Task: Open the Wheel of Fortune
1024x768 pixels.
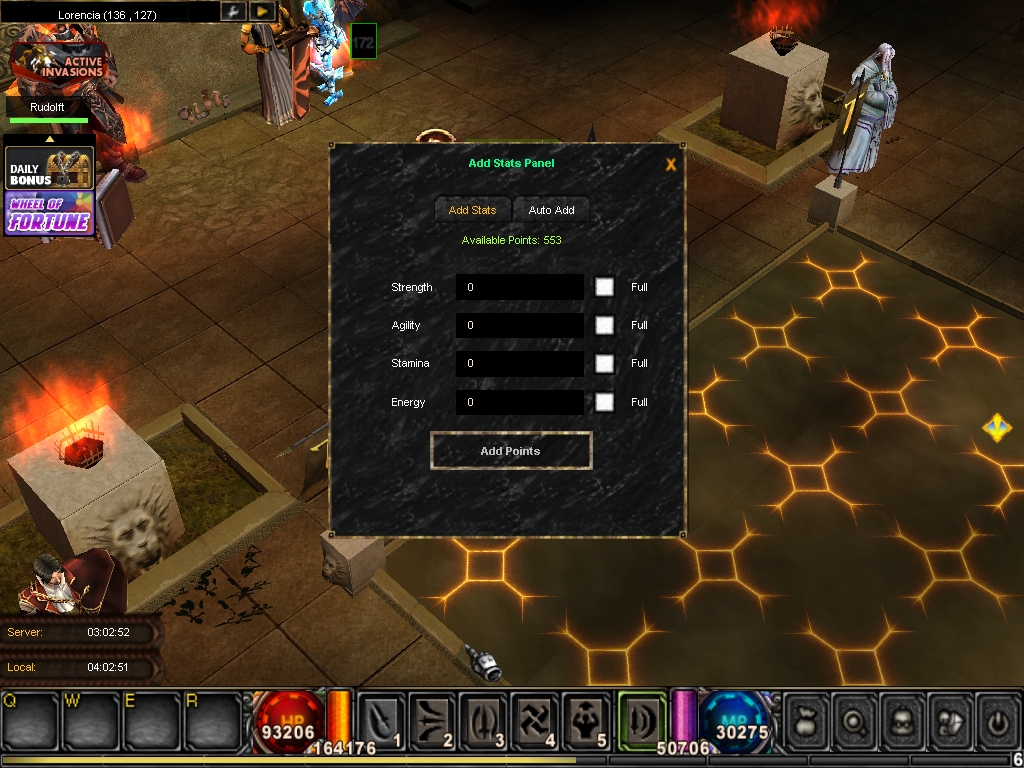Action: 50,214
